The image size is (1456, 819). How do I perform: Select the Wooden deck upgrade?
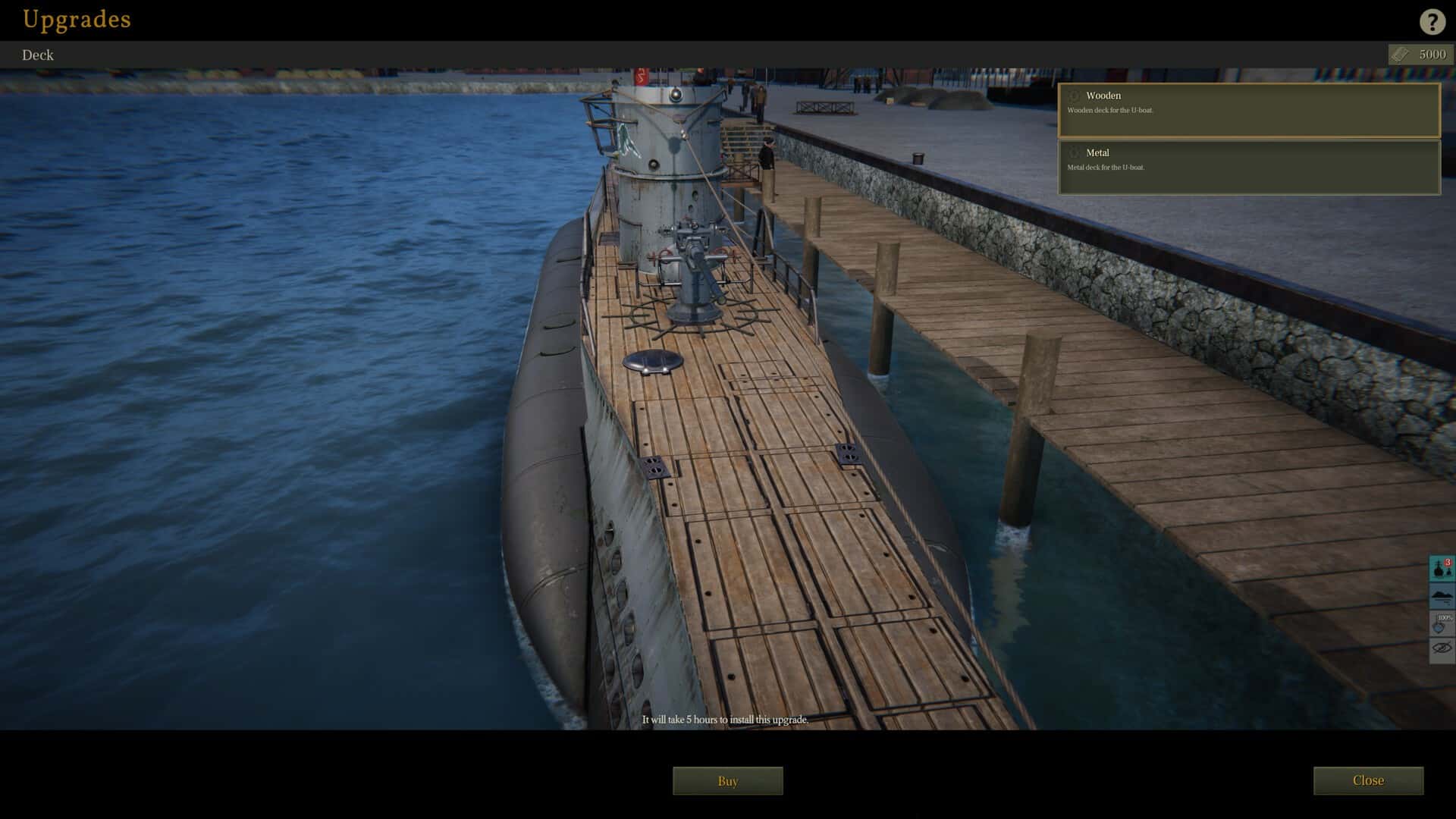(1248, 111)
